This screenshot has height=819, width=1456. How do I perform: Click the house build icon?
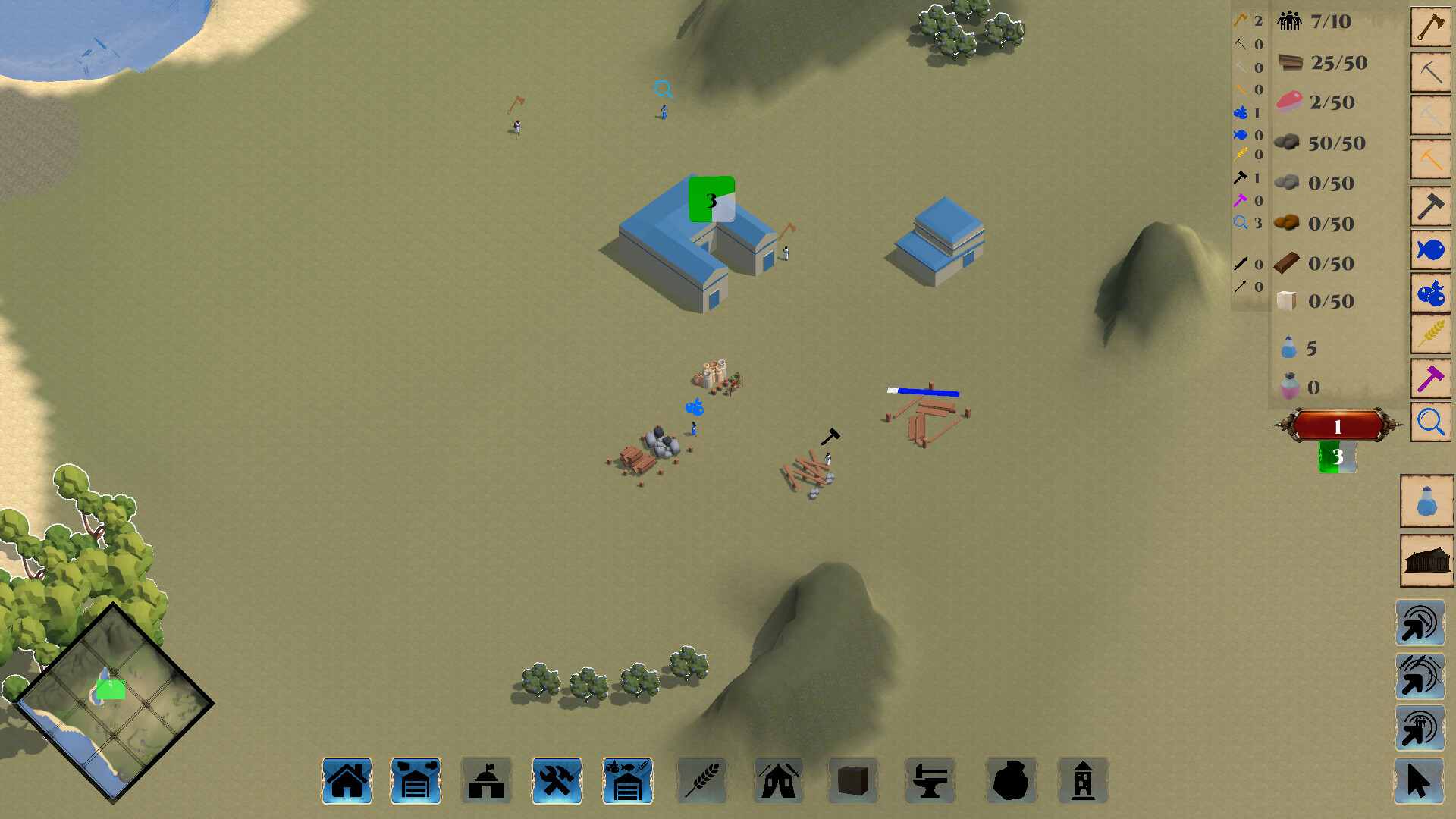point(347,780)
